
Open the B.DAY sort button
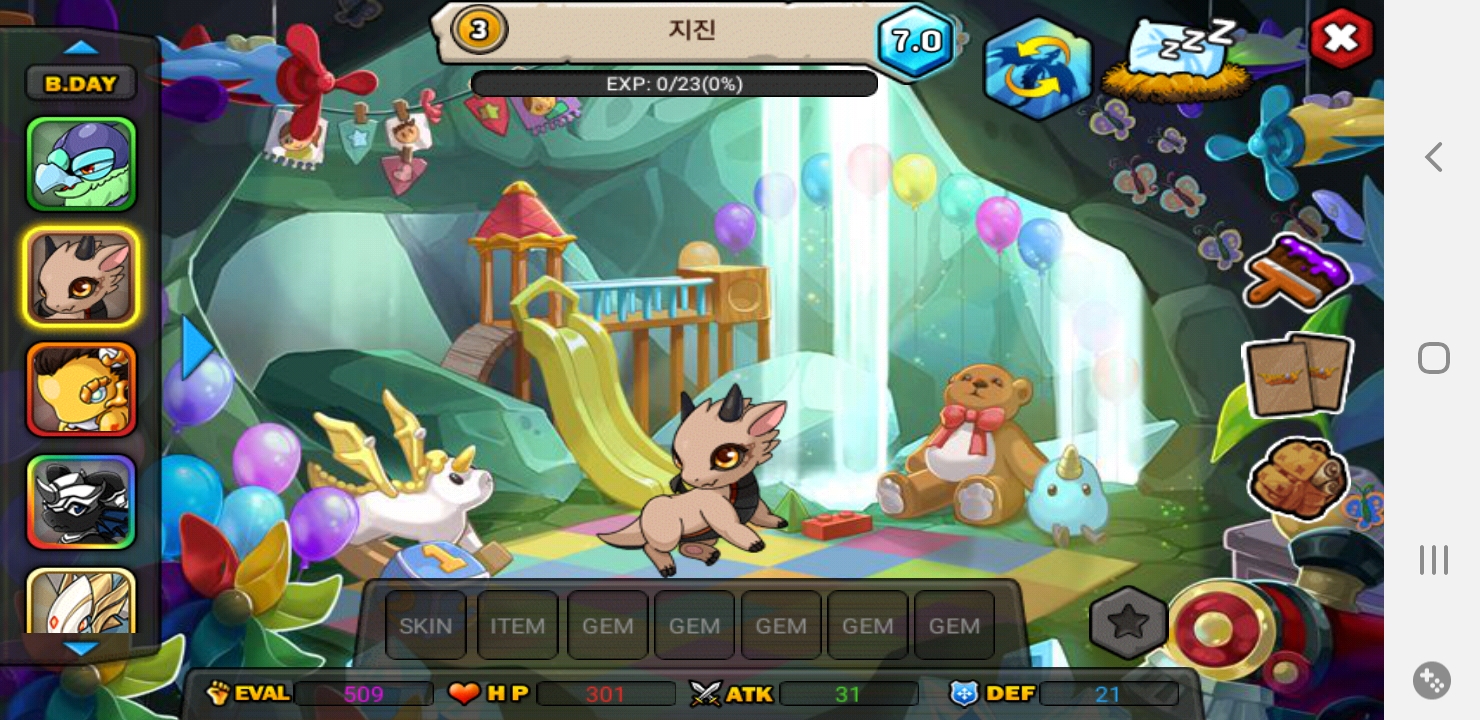(81, 84)
